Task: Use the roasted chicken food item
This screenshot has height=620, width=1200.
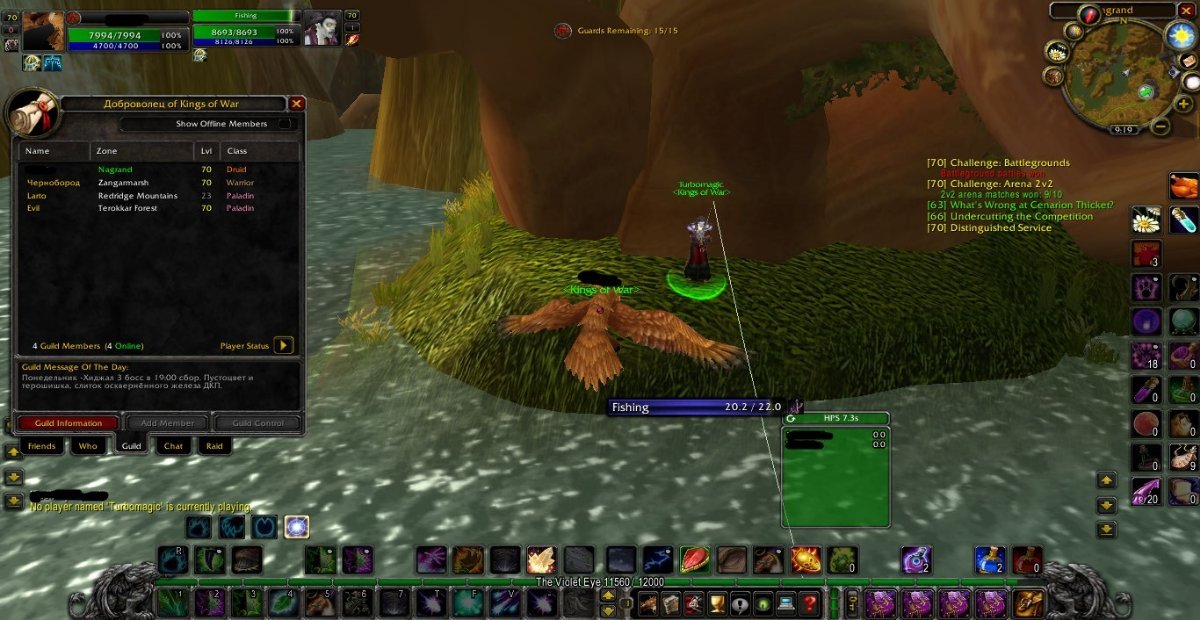Action: click(1183, 186)
